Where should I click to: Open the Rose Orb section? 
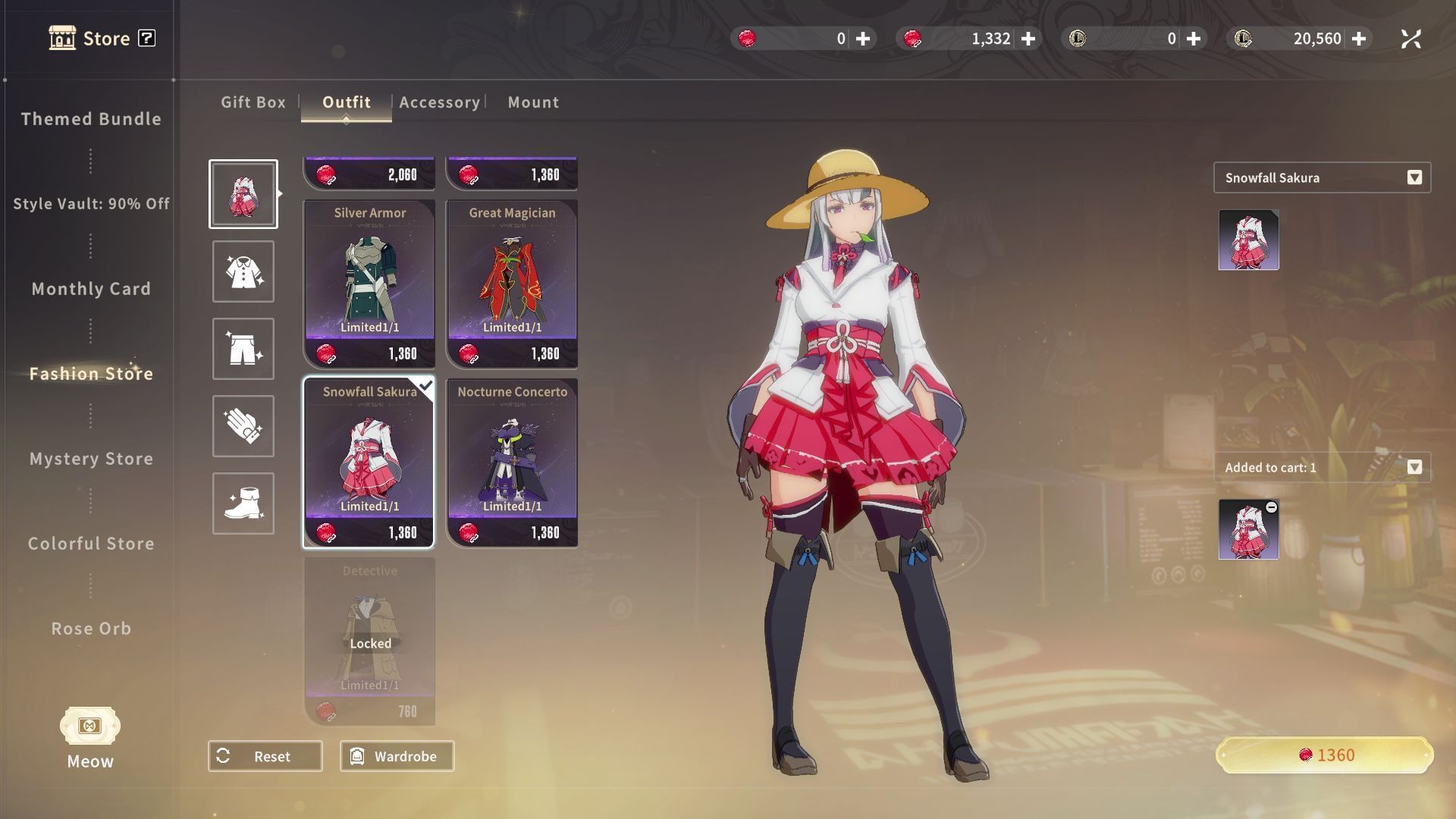pos(91,629)
